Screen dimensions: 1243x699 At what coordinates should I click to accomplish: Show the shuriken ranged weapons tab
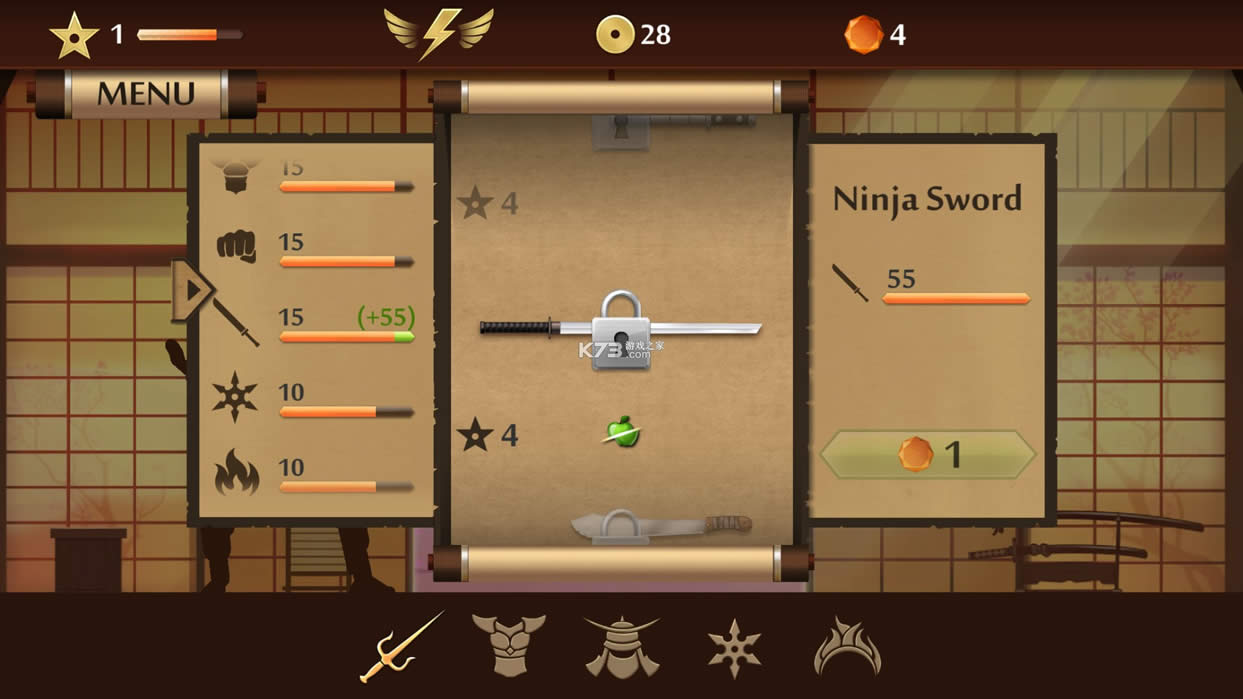point(735,648)
